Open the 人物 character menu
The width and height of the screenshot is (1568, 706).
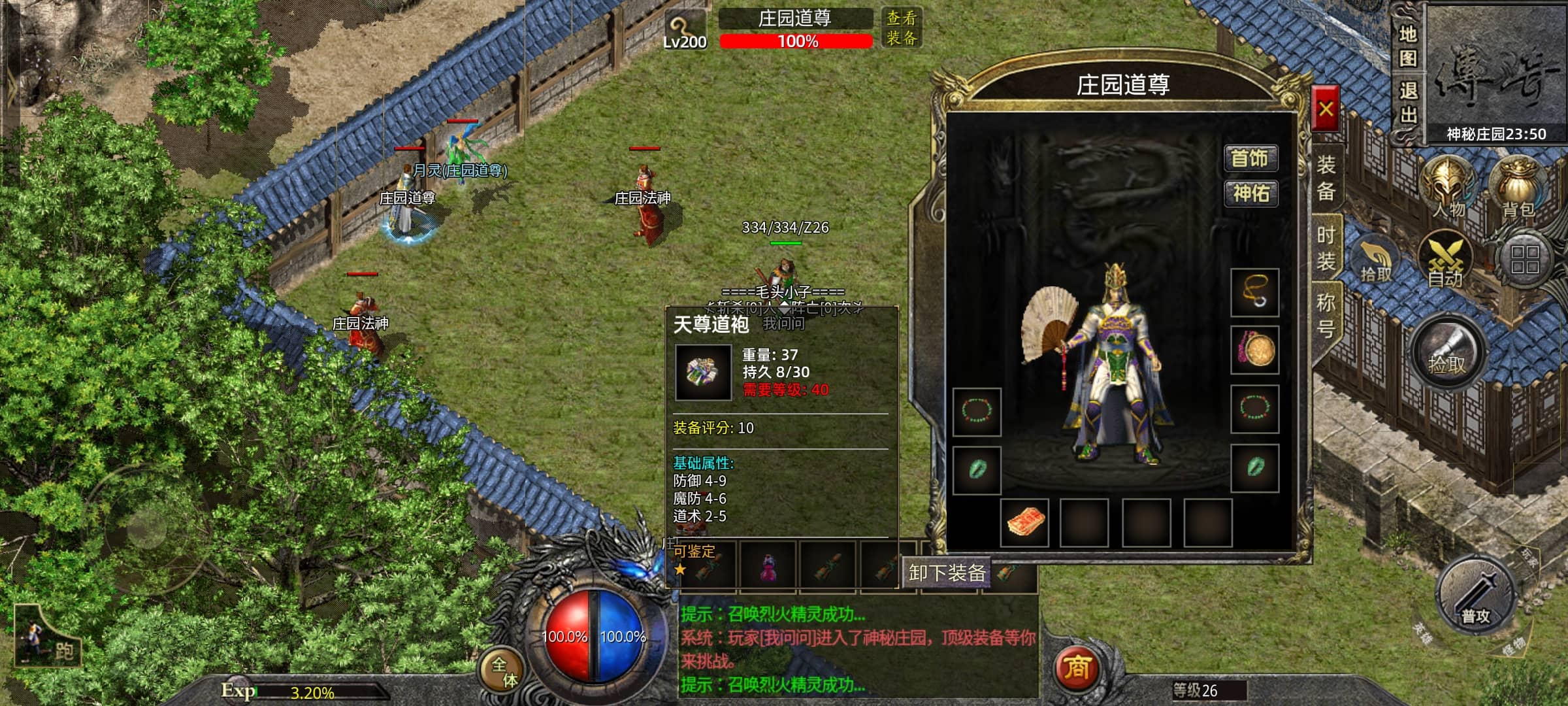click(1448, 188)
